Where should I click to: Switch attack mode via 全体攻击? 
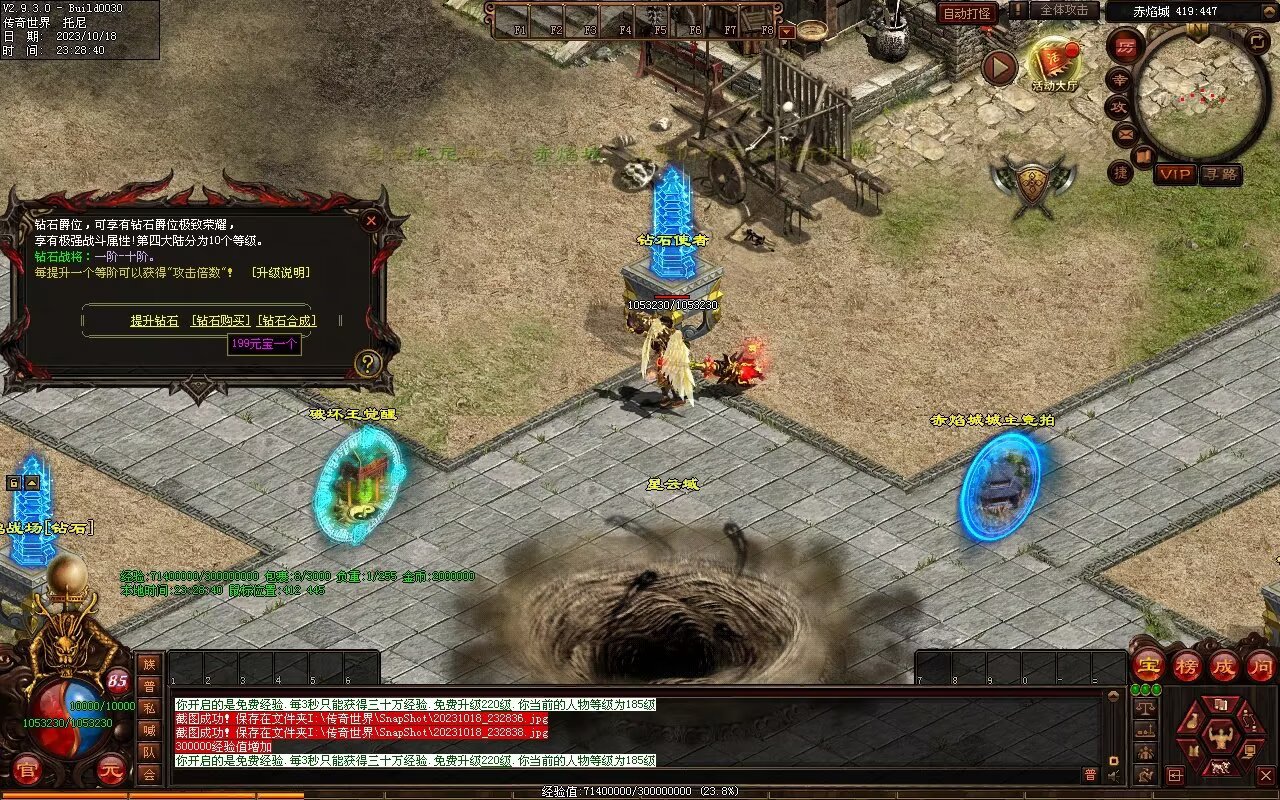pyautogui.click(x=1063, y=10)
